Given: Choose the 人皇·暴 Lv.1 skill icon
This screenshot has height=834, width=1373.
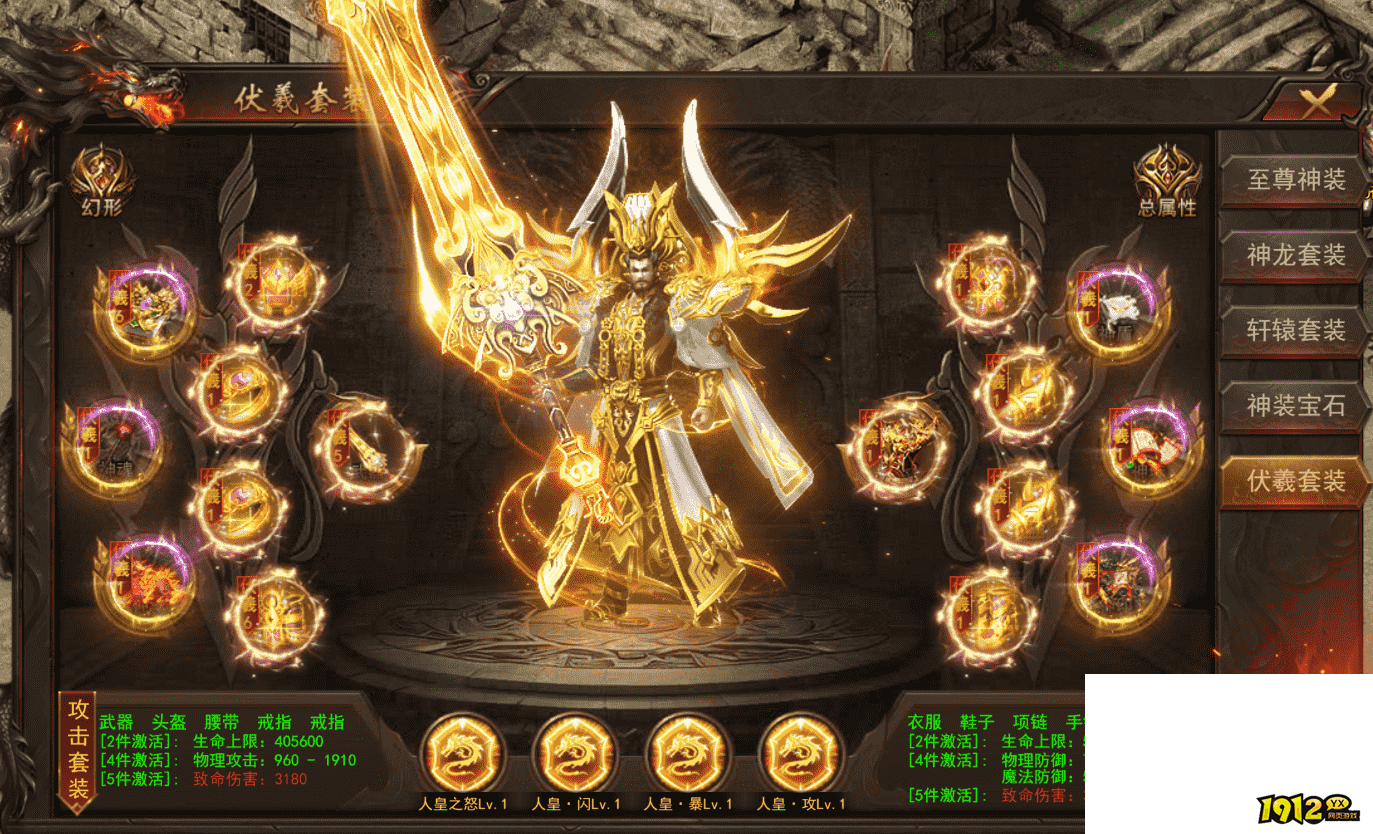Looking at the screenshot, I should pyautogui.click(x=687, y=753).
